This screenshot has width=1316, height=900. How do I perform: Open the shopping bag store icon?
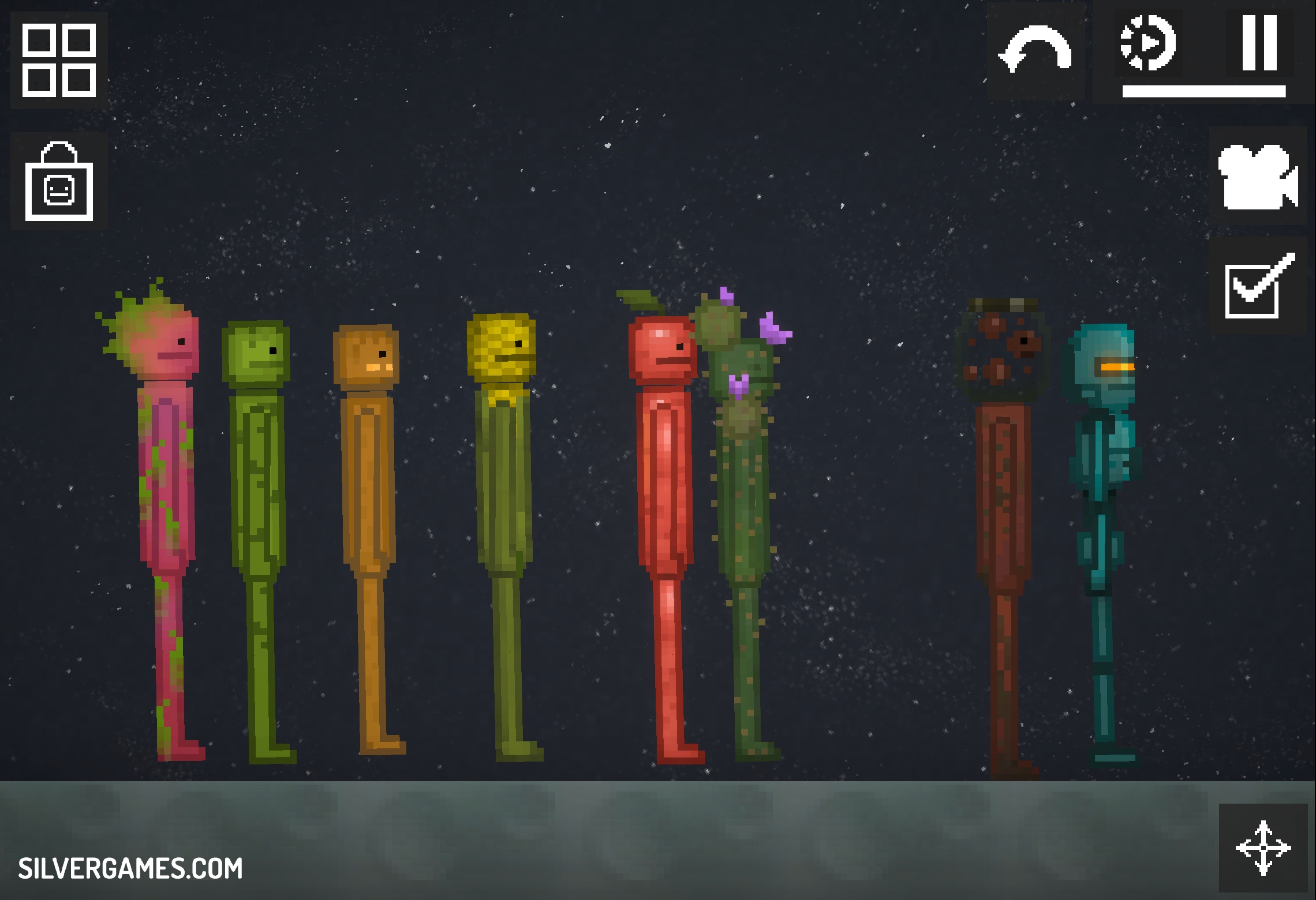(59, 182)
